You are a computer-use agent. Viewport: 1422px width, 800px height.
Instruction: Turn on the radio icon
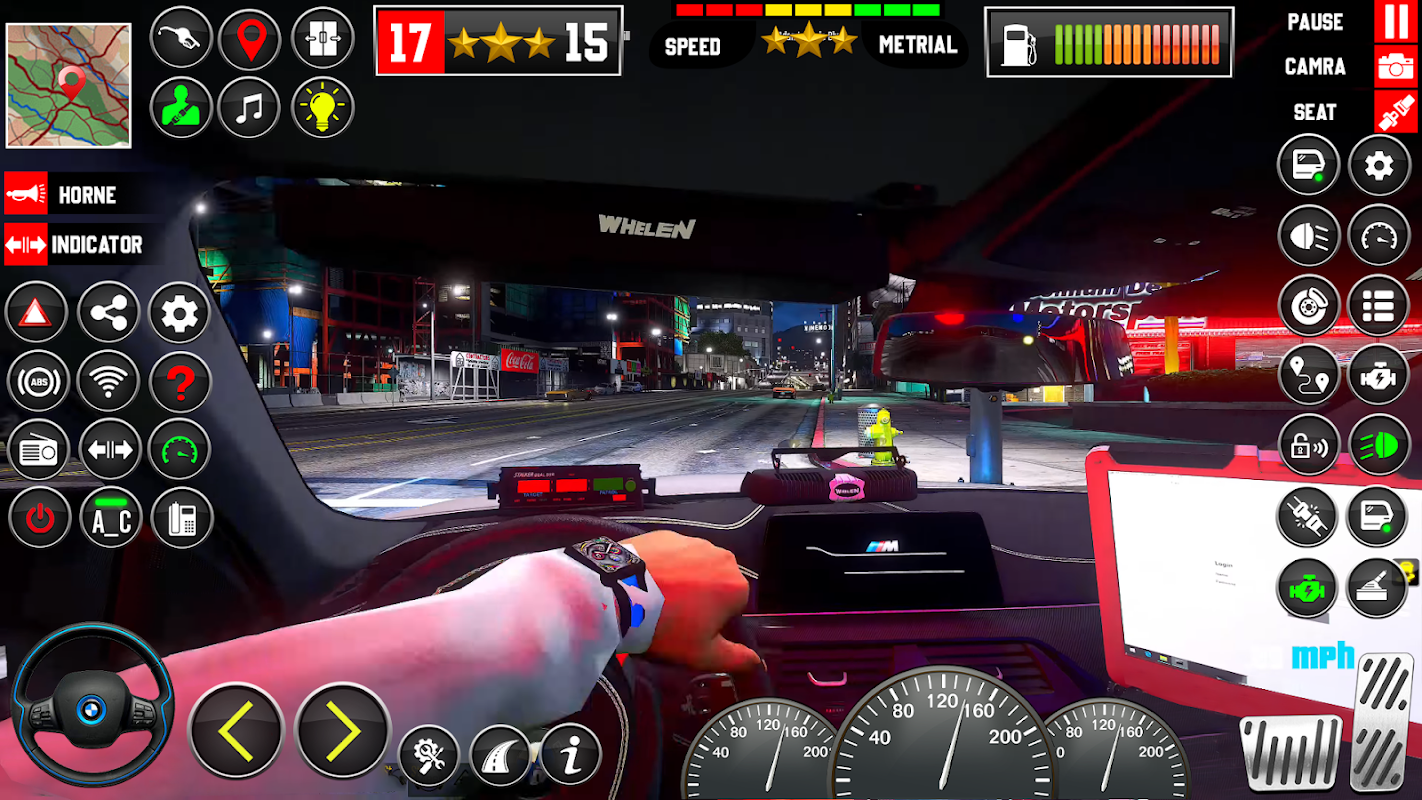pos(38,450)
